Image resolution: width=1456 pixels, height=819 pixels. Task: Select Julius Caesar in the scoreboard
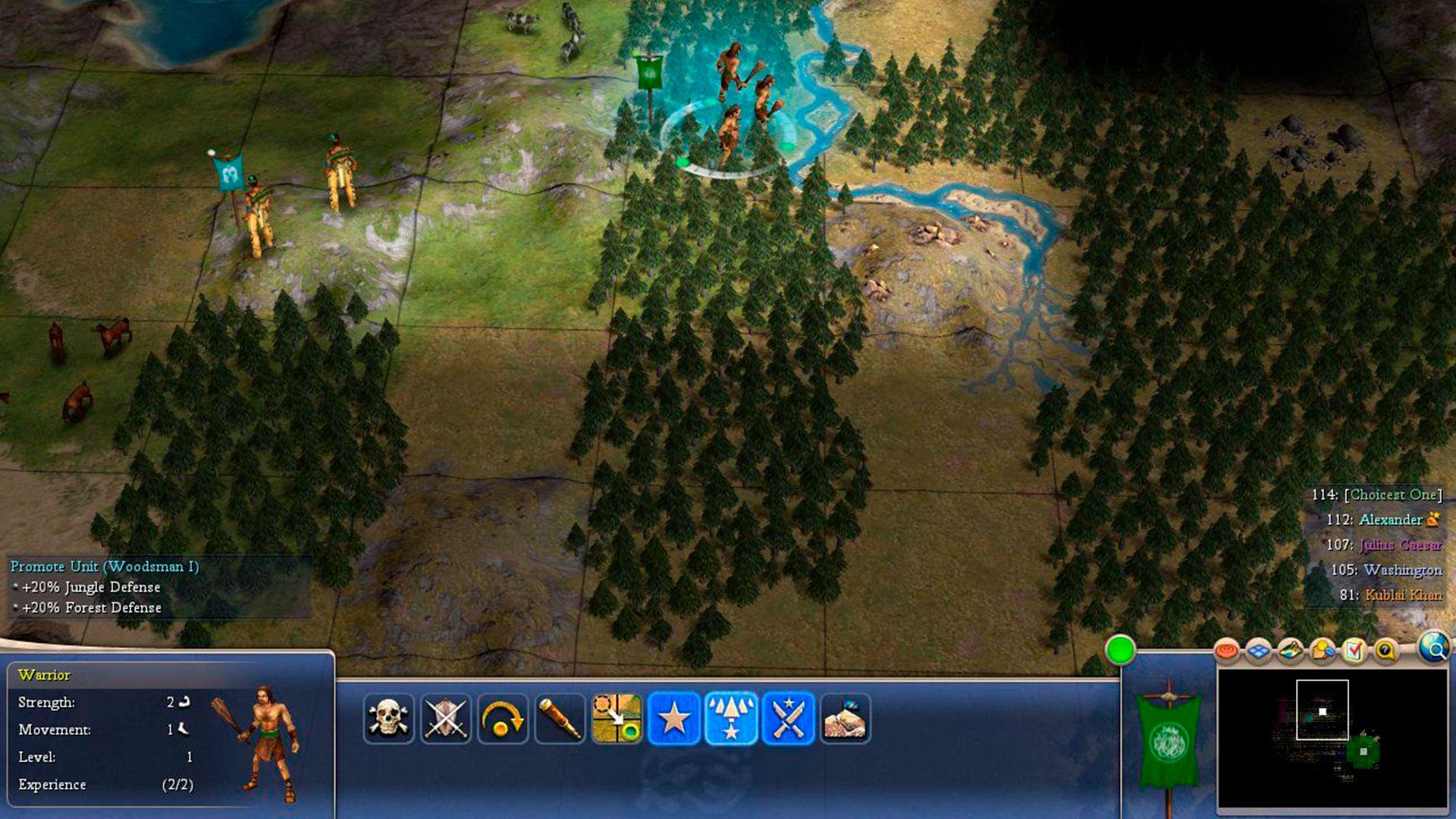pos(1400,544)
